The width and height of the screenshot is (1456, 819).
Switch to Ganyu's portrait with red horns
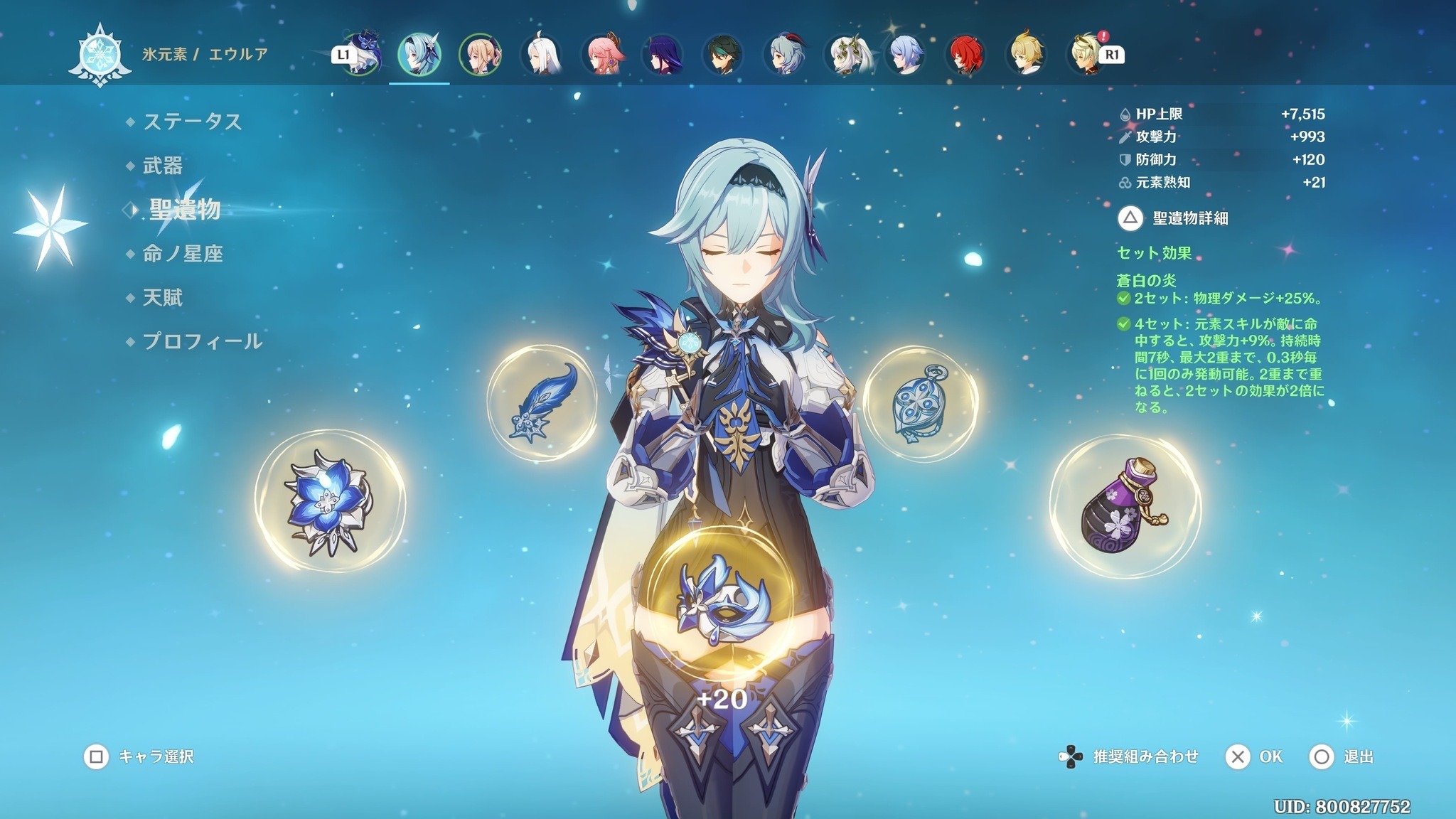pyautogui.click(x=784, y=54)
